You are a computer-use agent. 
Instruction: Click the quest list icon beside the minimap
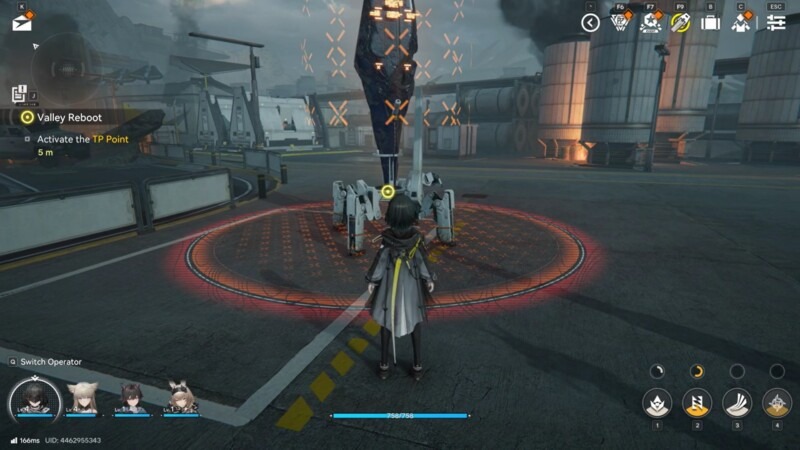tap(19, 94)
